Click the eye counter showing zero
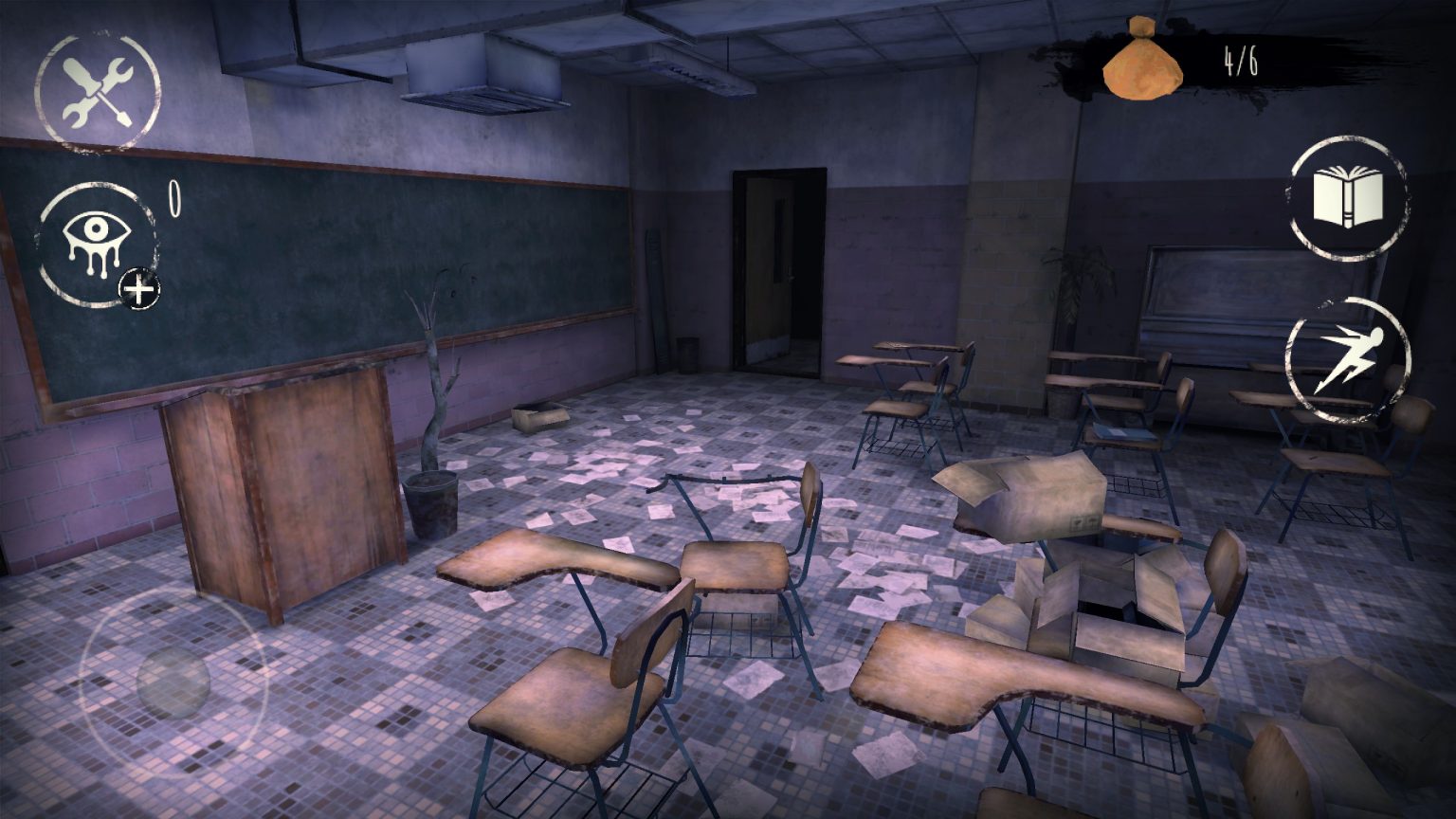The image size is (1456, 819). pyautogui.click(x=173, y=196)
